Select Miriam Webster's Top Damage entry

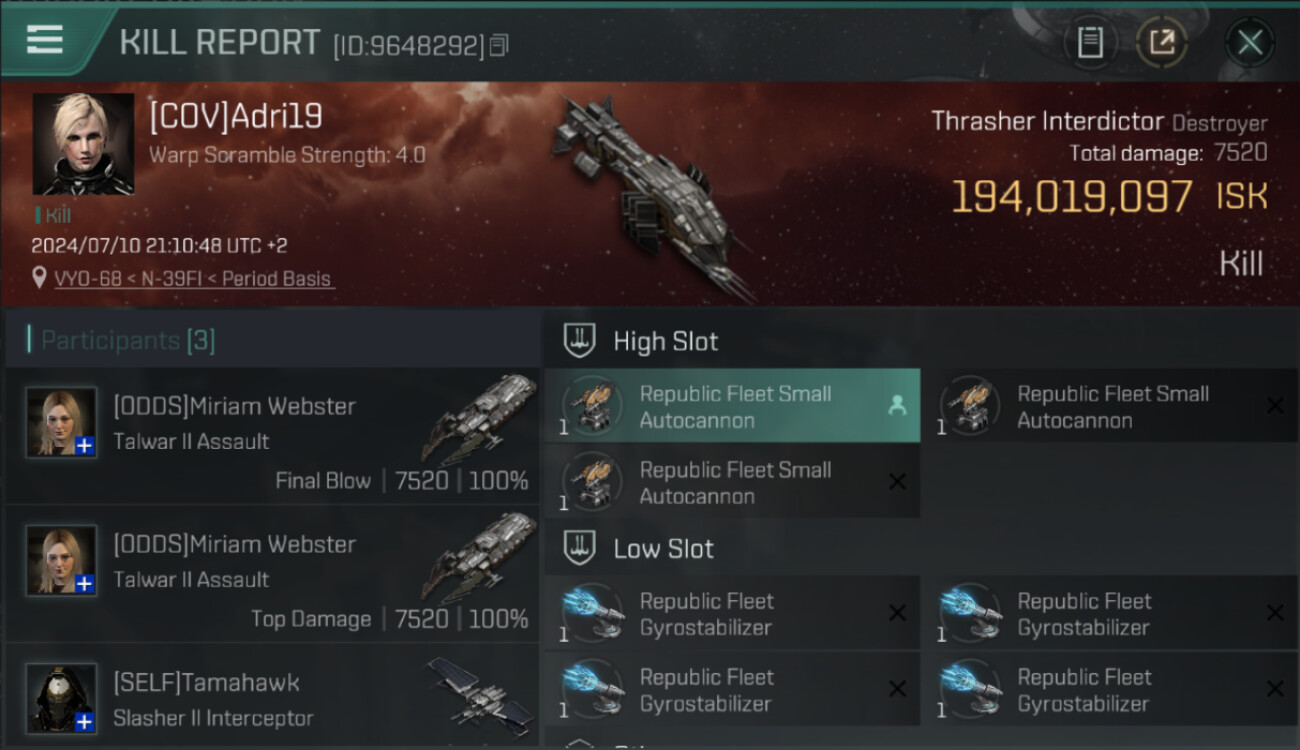[272, 575]
